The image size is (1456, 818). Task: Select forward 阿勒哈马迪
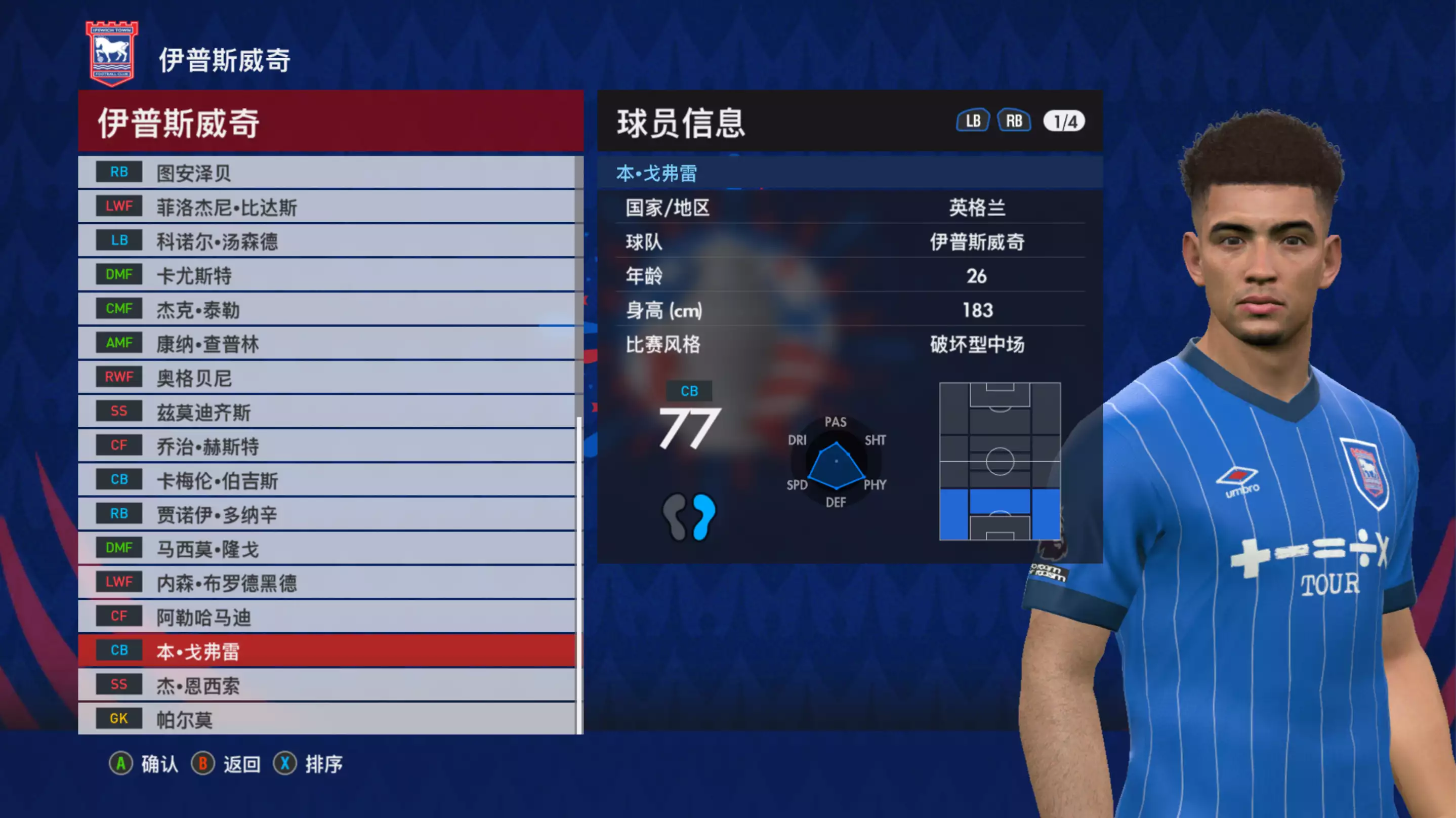coord(327,617)
